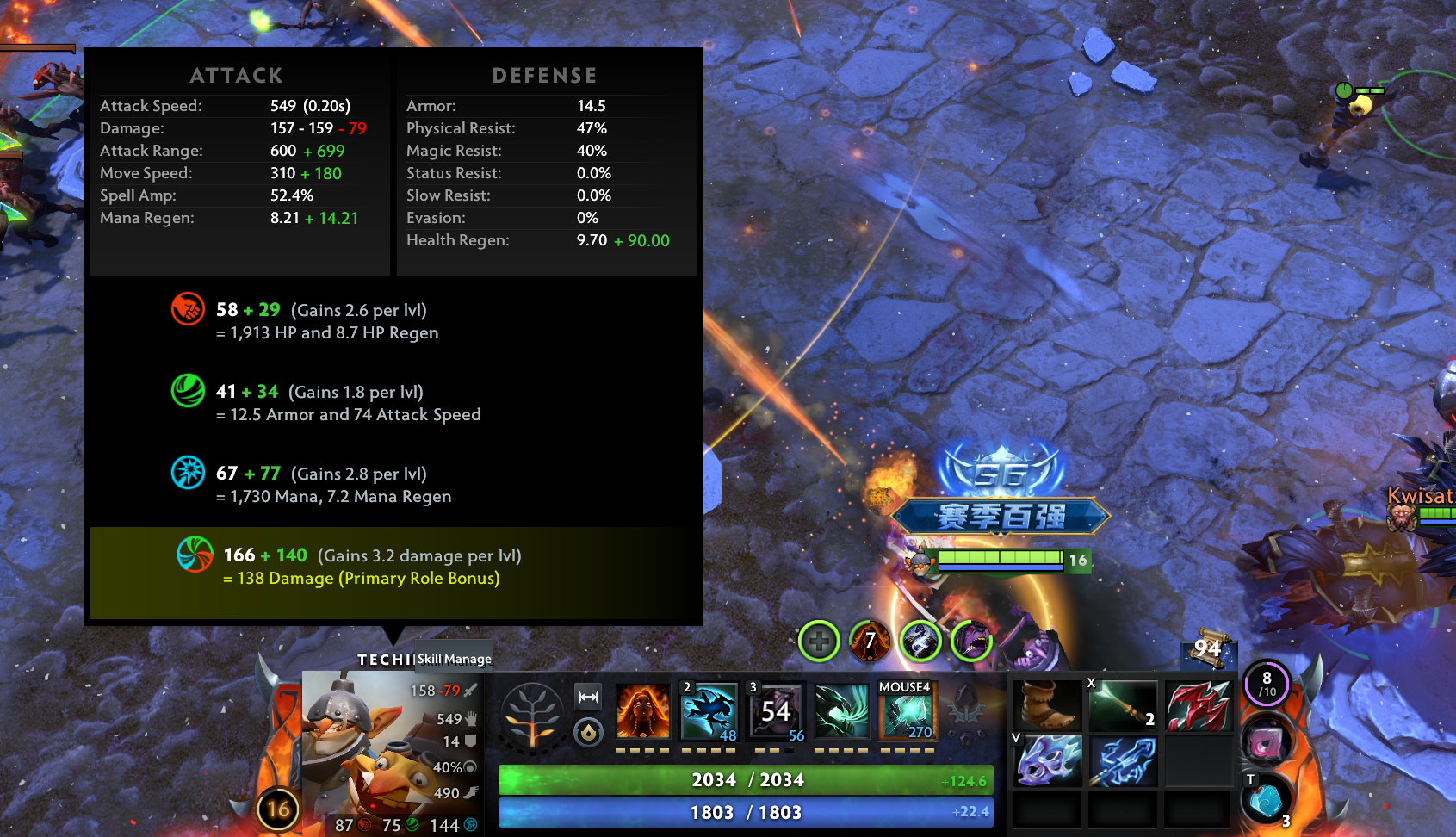Image resolution: width=1456 pixels, height=837 pixels.
Task: Open the Skill Manage button
Action: coord(455,659)
